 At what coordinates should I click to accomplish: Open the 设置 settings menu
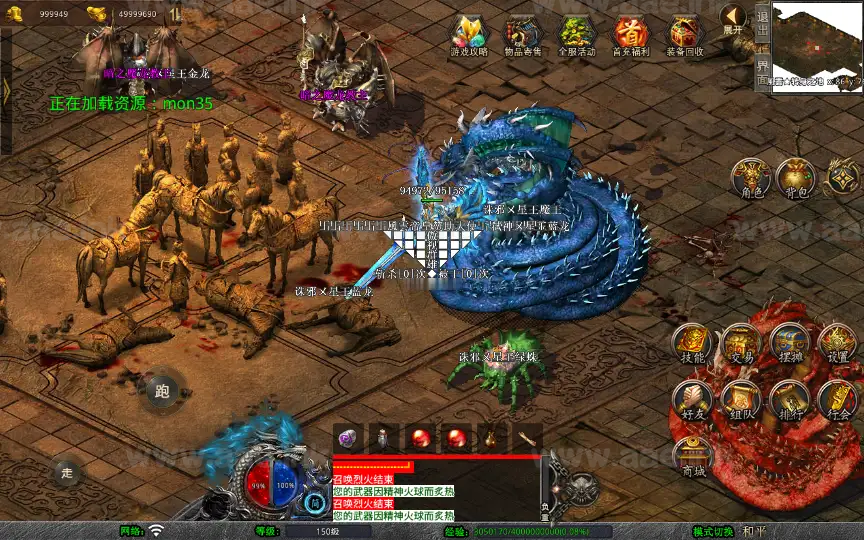pyautogui.click(x=838, y=344)
